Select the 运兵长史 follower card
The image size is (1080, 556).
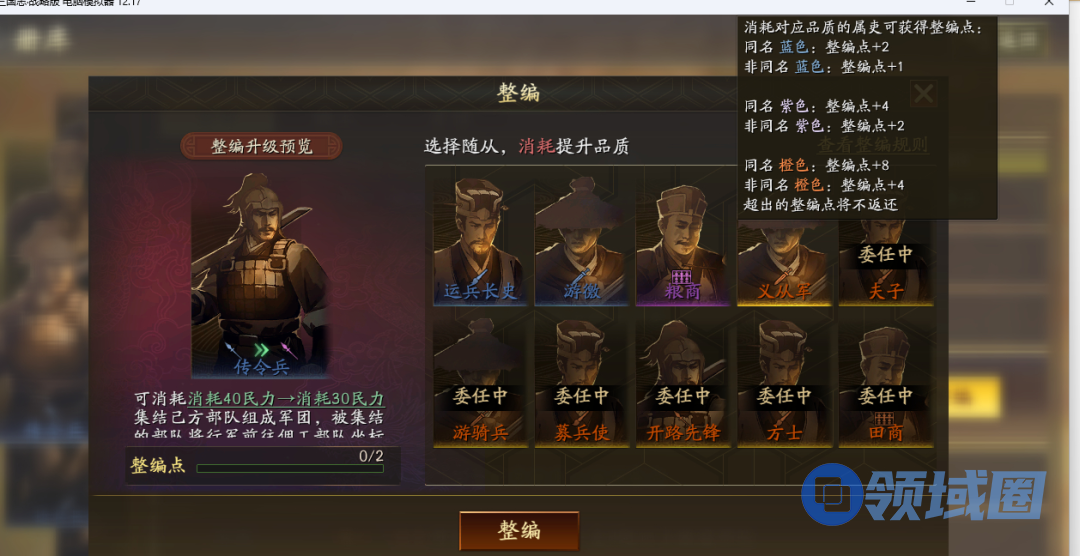480,241
